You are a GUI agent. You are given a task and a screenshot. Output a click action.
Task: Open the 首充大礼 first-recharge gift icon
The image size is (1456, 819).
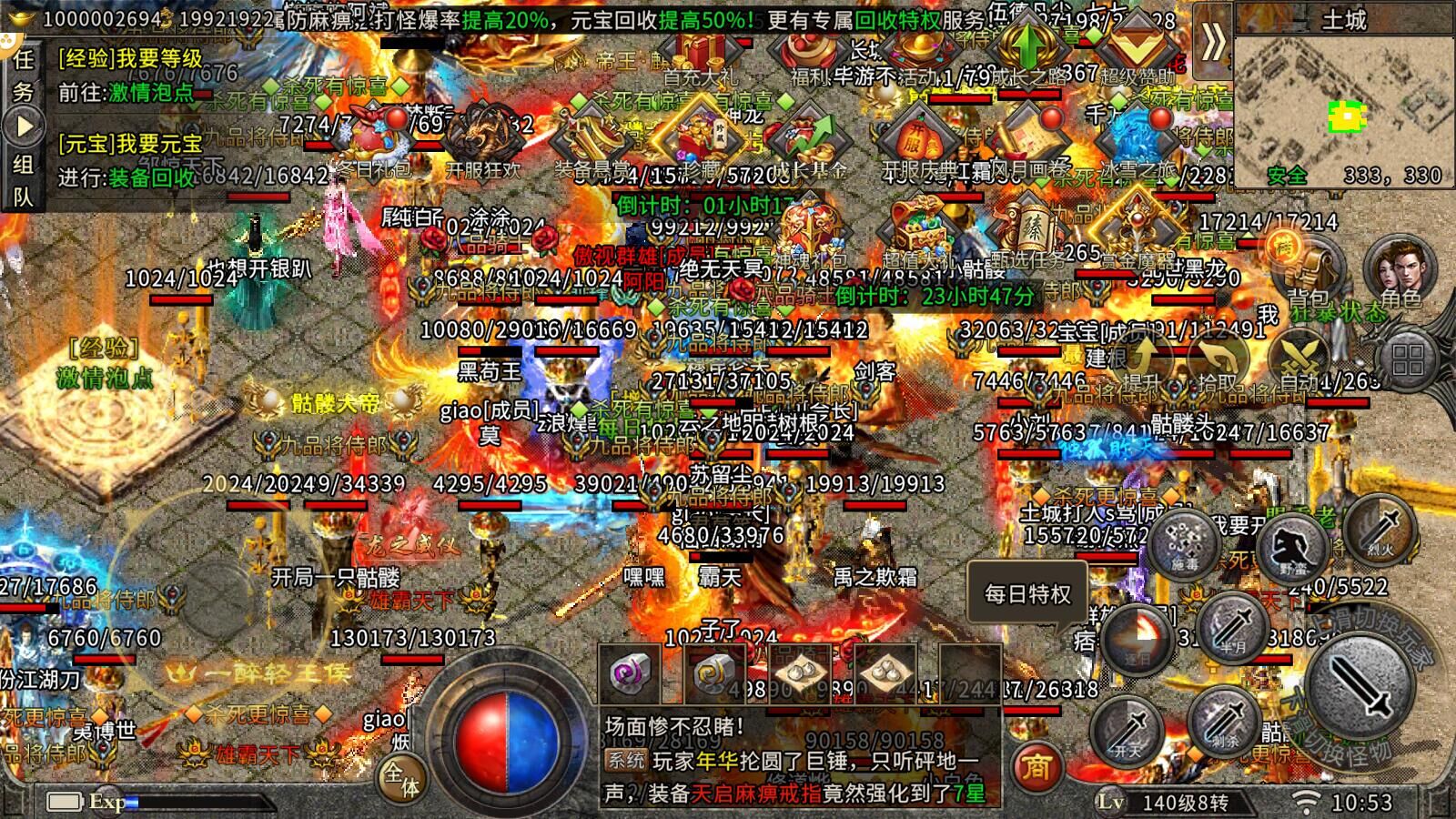pos(700,56)
